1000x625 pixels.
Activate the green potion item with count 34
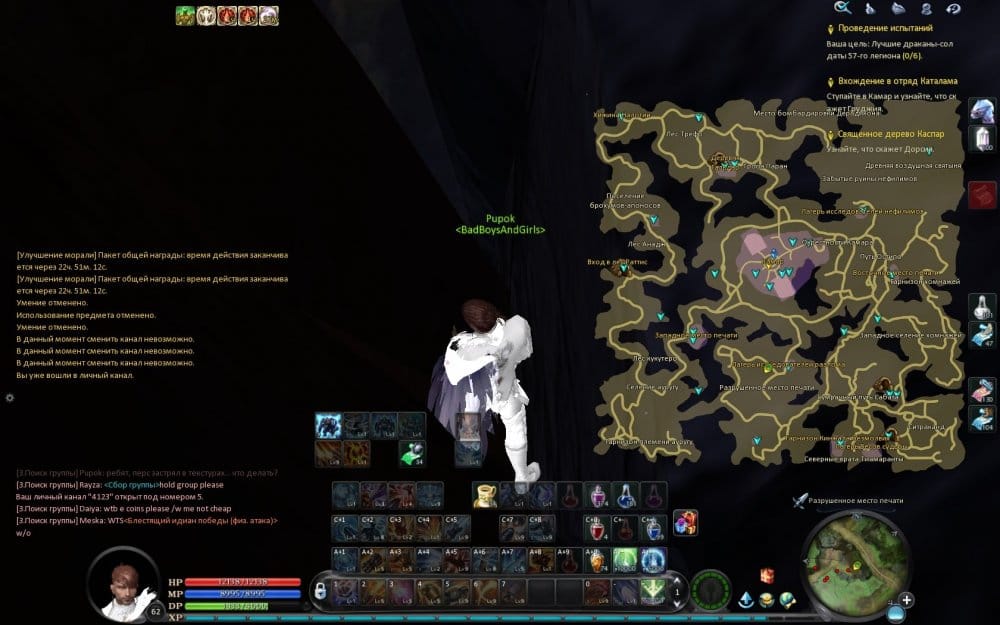pos(411,453)
